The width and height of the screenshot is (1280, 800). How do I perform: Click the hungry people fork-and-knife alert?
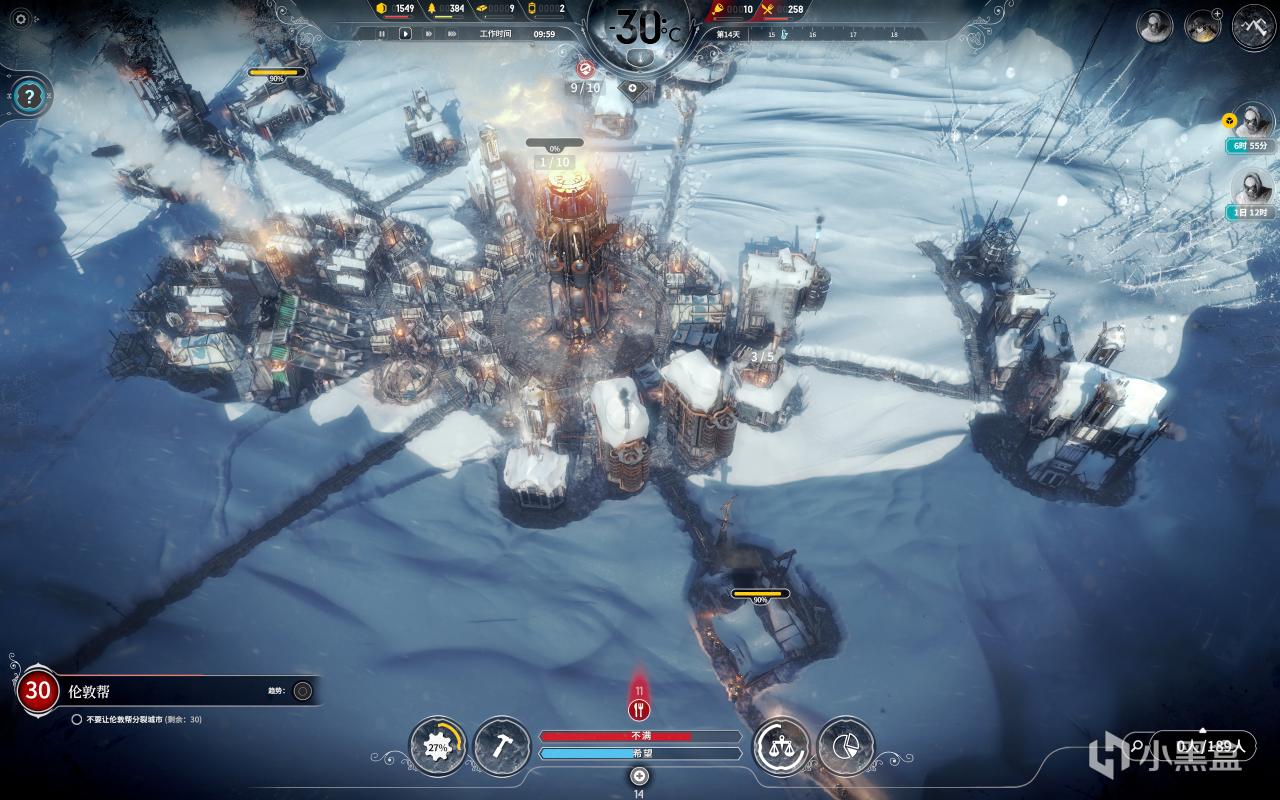[640, 709]
